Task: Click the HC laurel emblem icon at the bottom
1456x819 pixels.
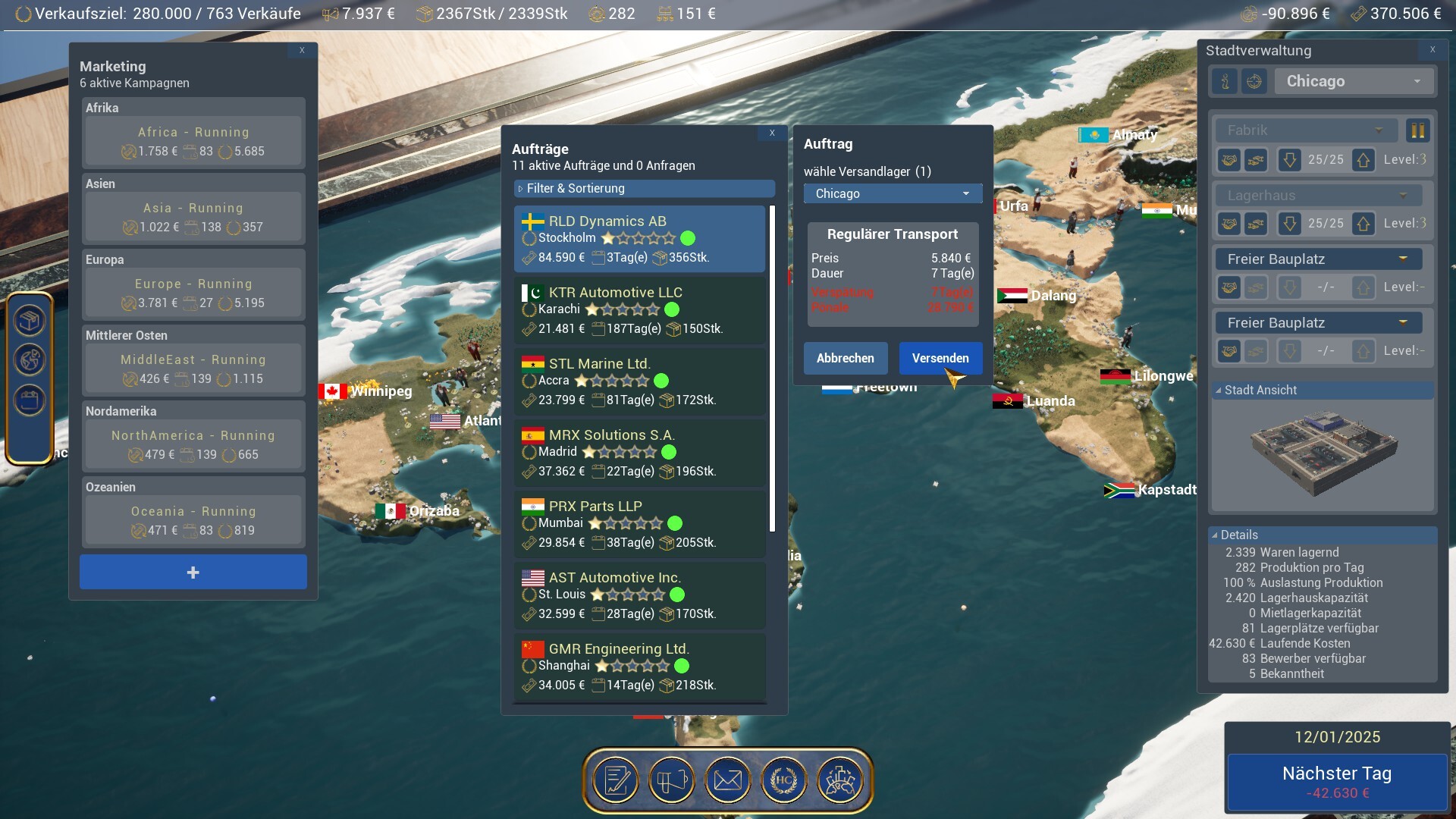Action: pyautogui.click(x=785, y=780)
